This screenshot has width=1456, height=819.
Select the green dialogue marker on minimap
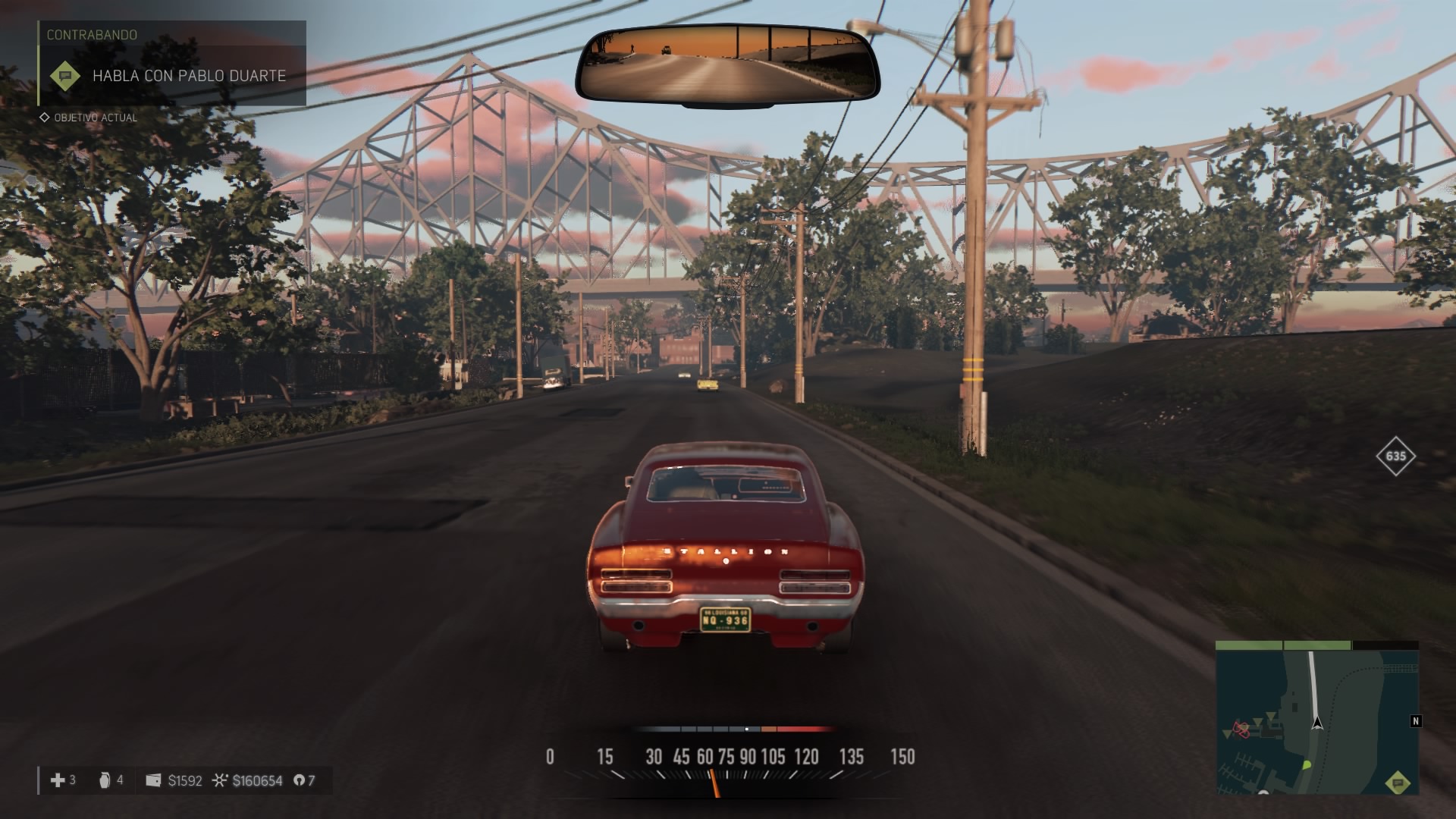1398,783
